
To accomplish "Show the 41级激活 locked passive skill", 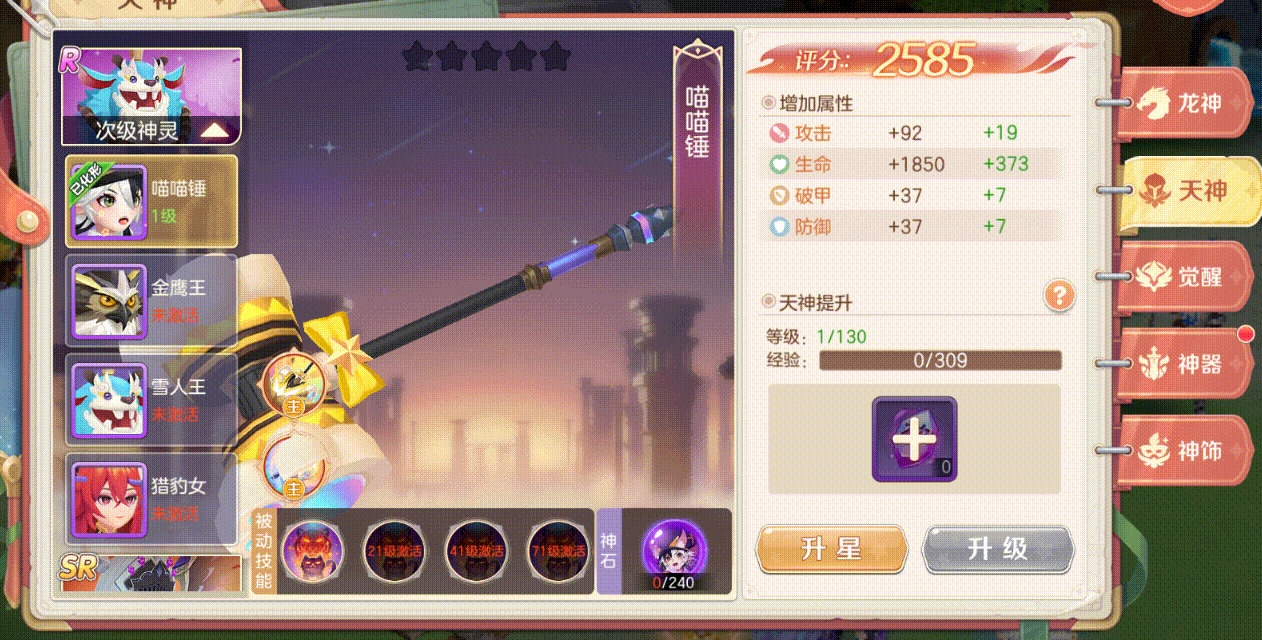I will (x=476, y=550).
